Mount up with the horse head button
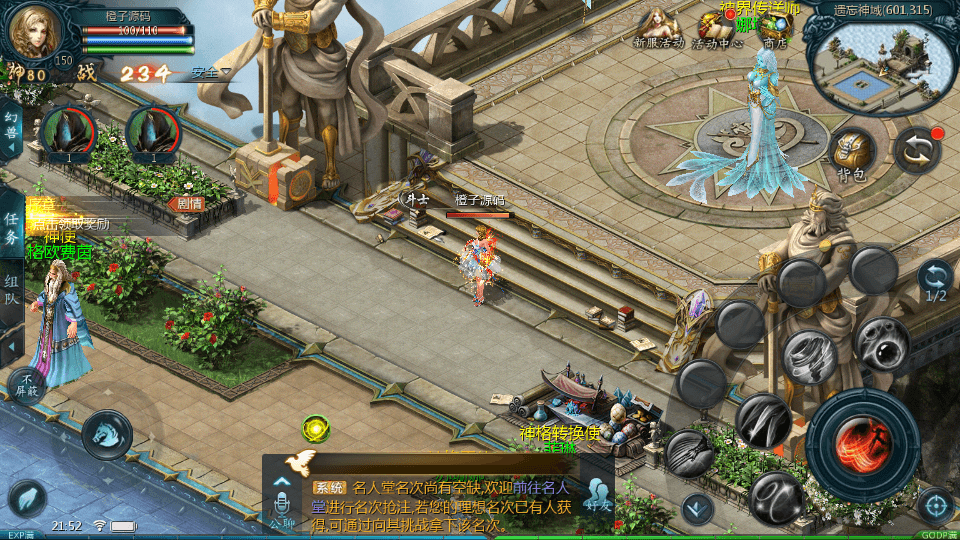The image size is (960, 540). tap(105, 432)
